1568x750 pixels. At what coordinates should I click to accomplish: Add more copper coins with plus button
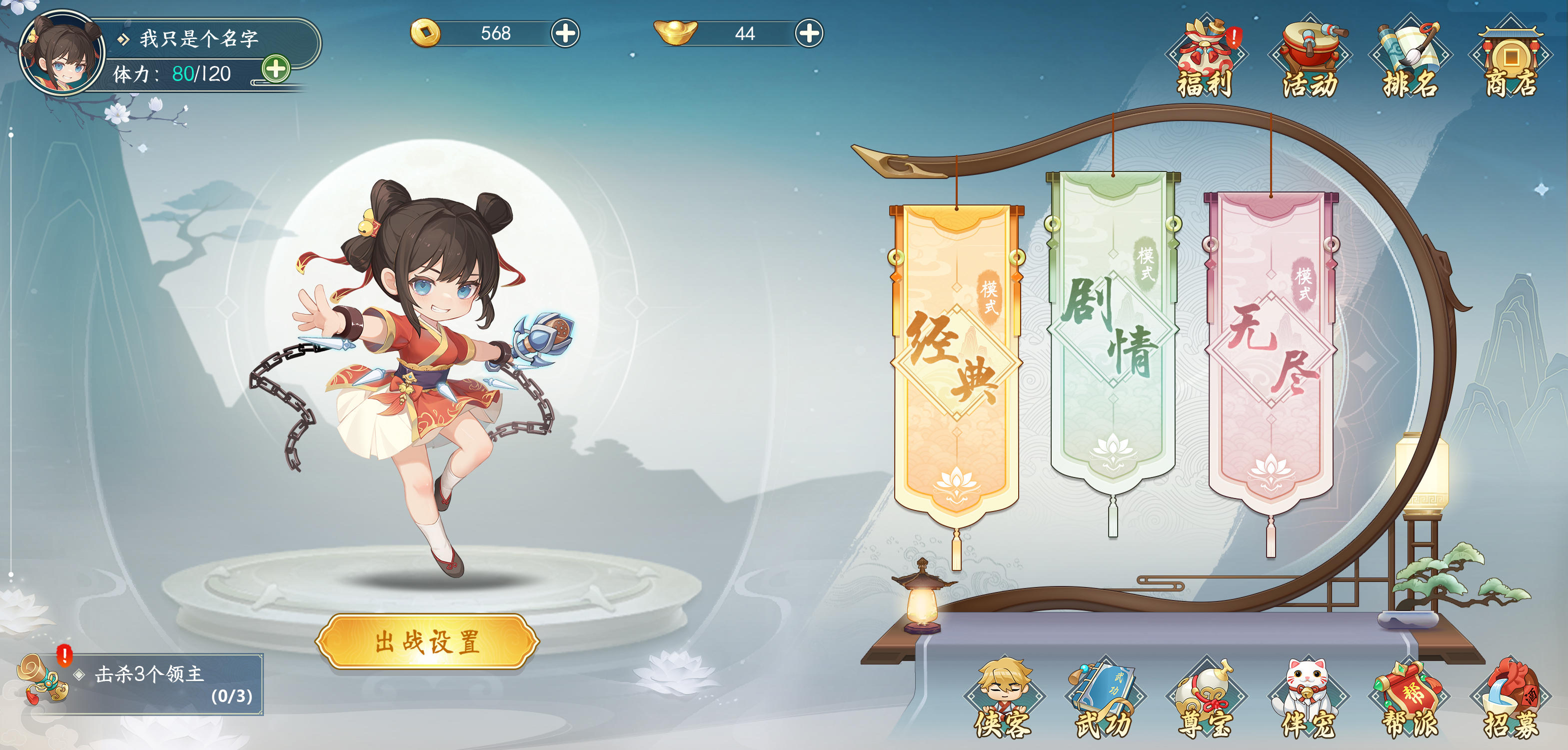click(565, 33)
